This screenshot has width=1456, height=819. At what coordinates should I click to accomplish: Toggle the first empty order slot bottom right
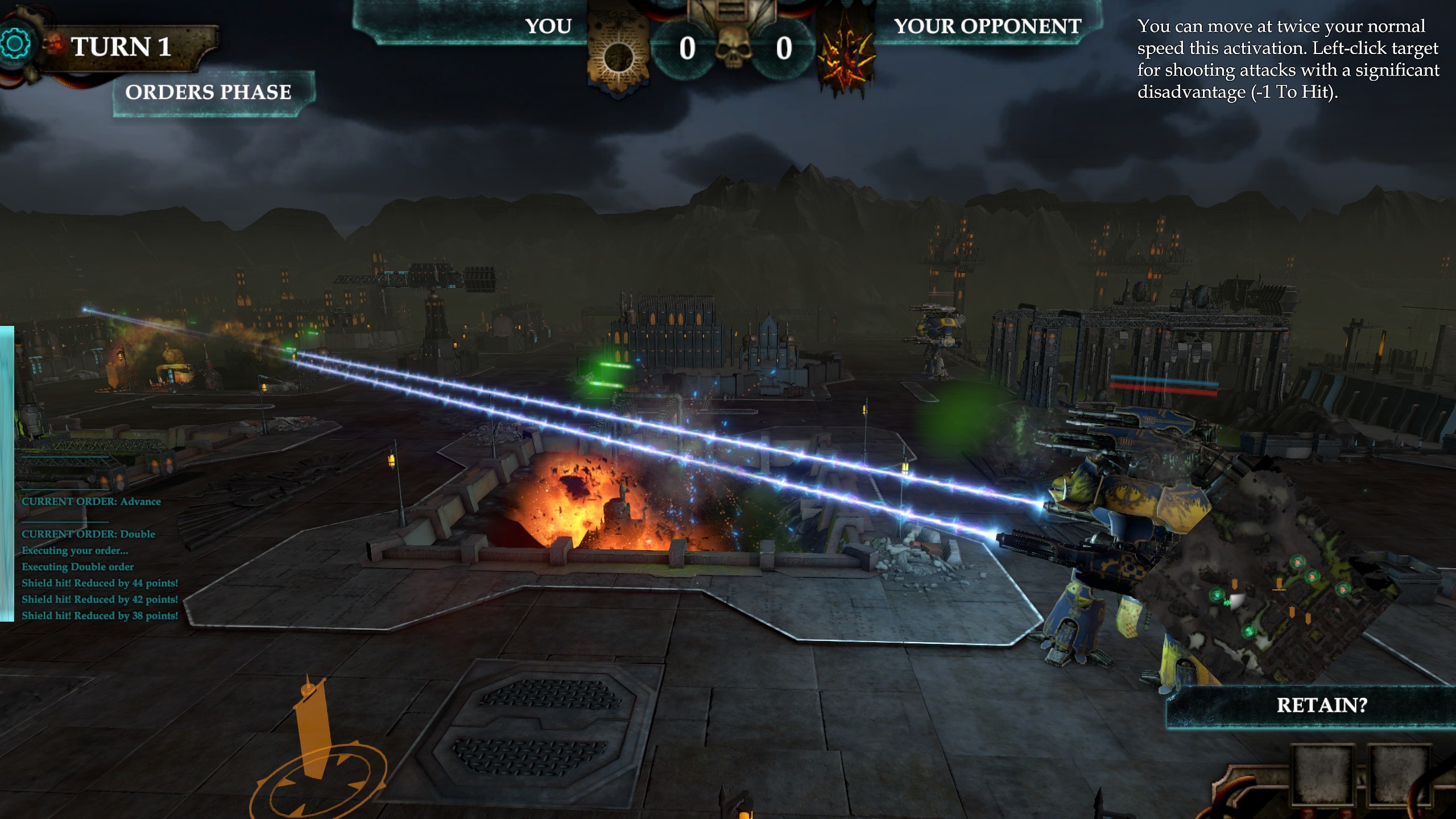(x=1323, y=775)
